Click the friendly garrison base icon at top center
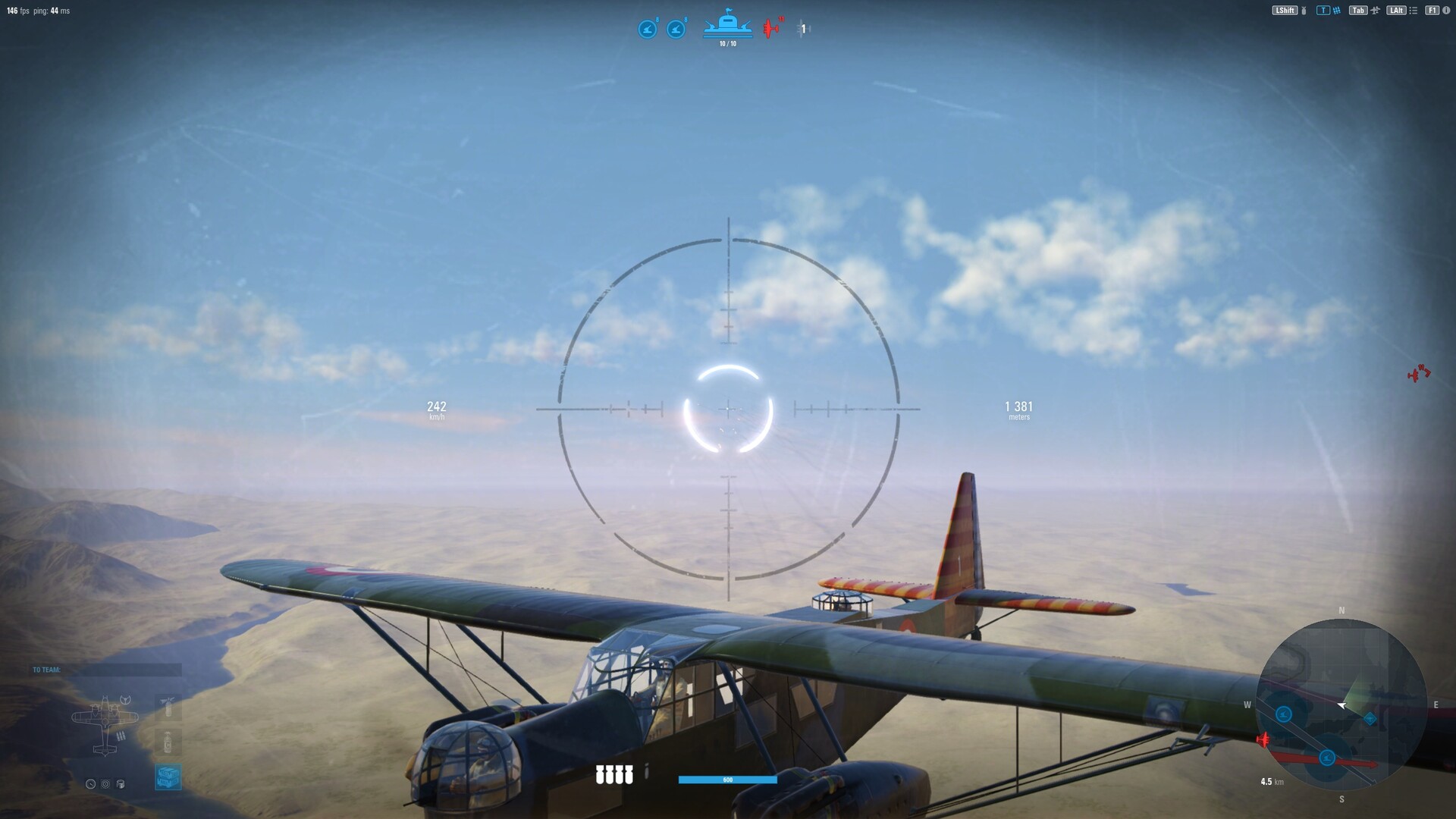1456x819 pixels. (728, 24)
